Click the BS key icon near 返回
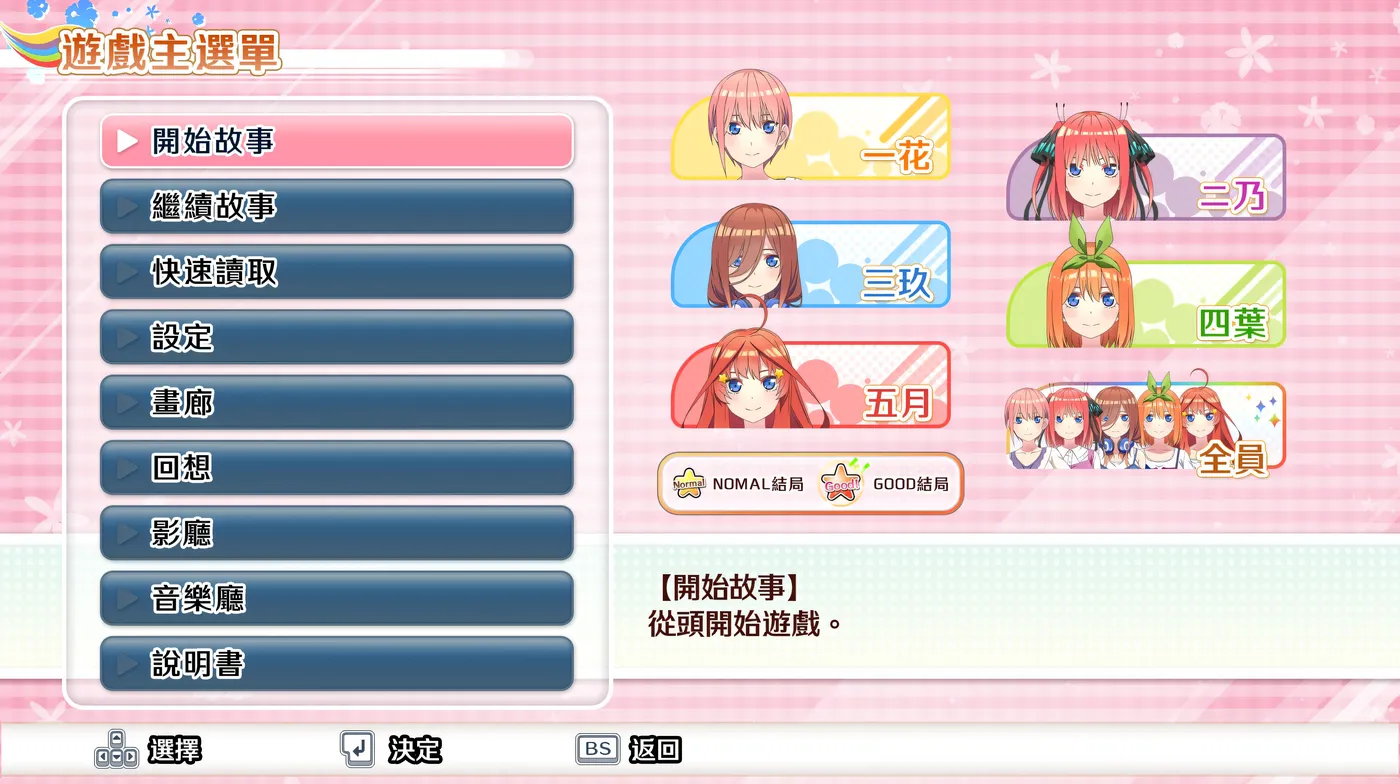This screenshot has width=1400, height=784. (596, 748)
